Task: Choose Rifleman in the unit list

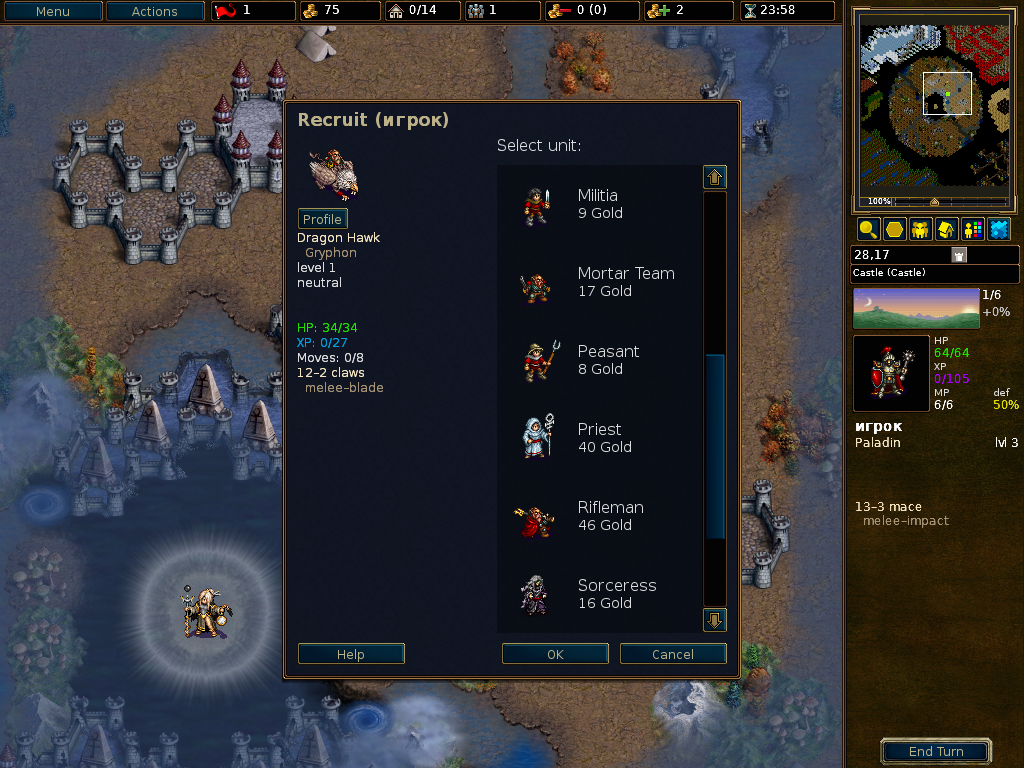Action: pos(598,516)
